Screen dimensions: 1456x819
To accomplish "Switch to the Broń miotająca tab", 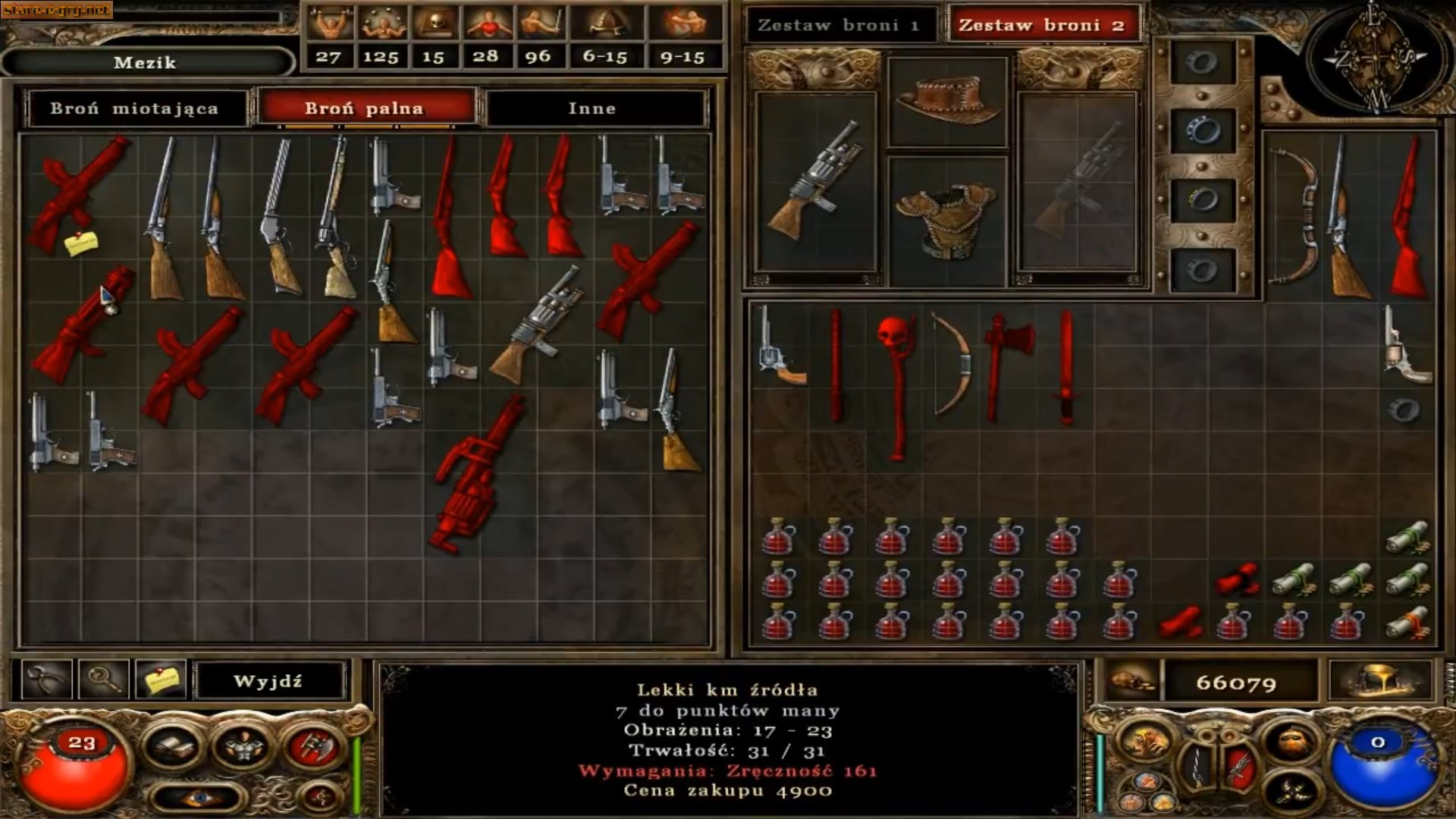I will tap(134, 108).
